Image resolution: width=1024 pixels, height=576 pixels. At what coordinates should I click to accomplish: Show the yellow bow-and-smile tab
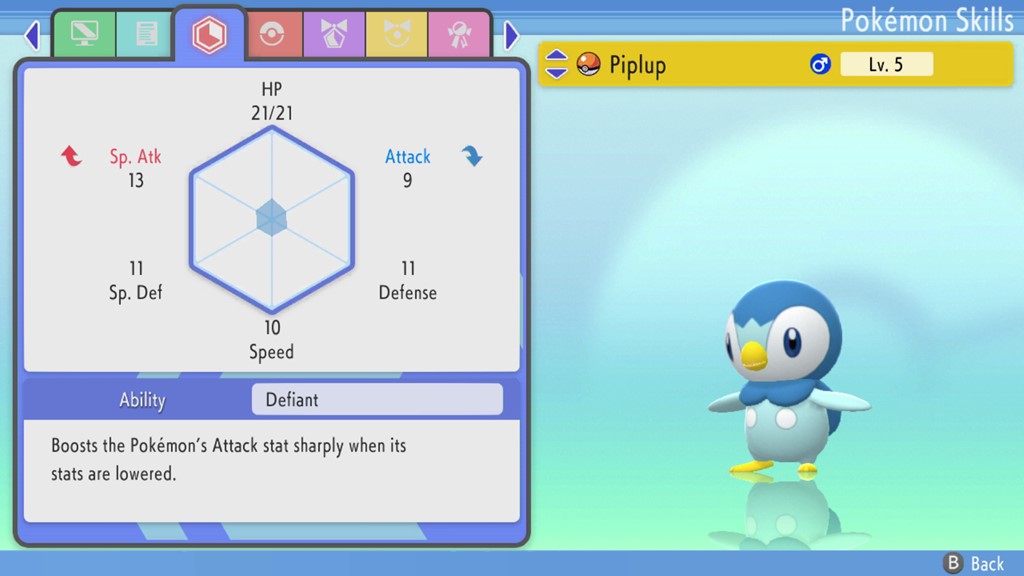[396, 35]
